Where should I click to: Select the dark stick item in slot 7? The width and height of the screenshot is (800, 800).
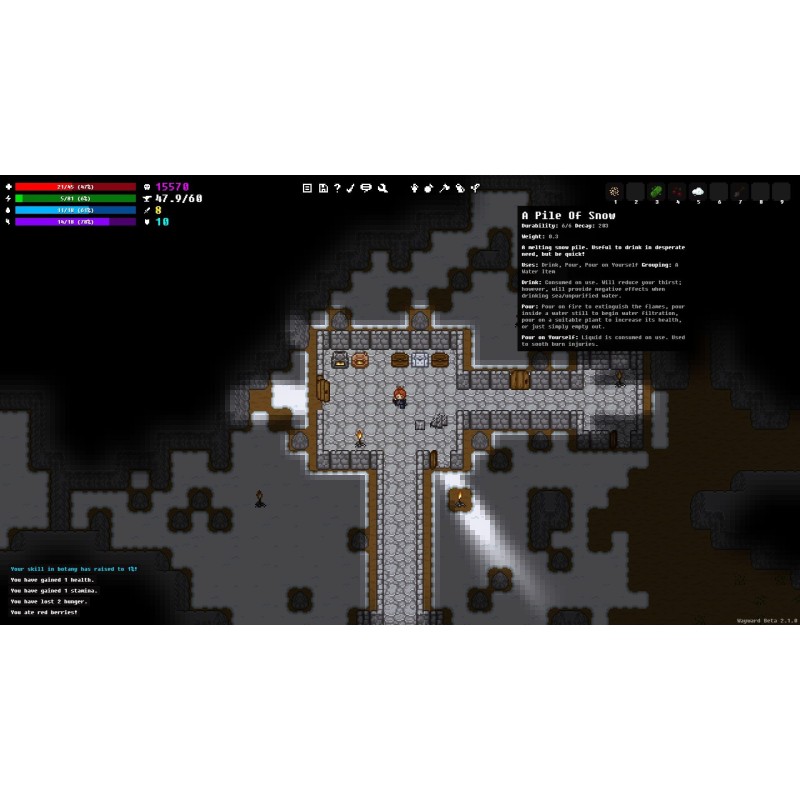click(x=739, y=191)
